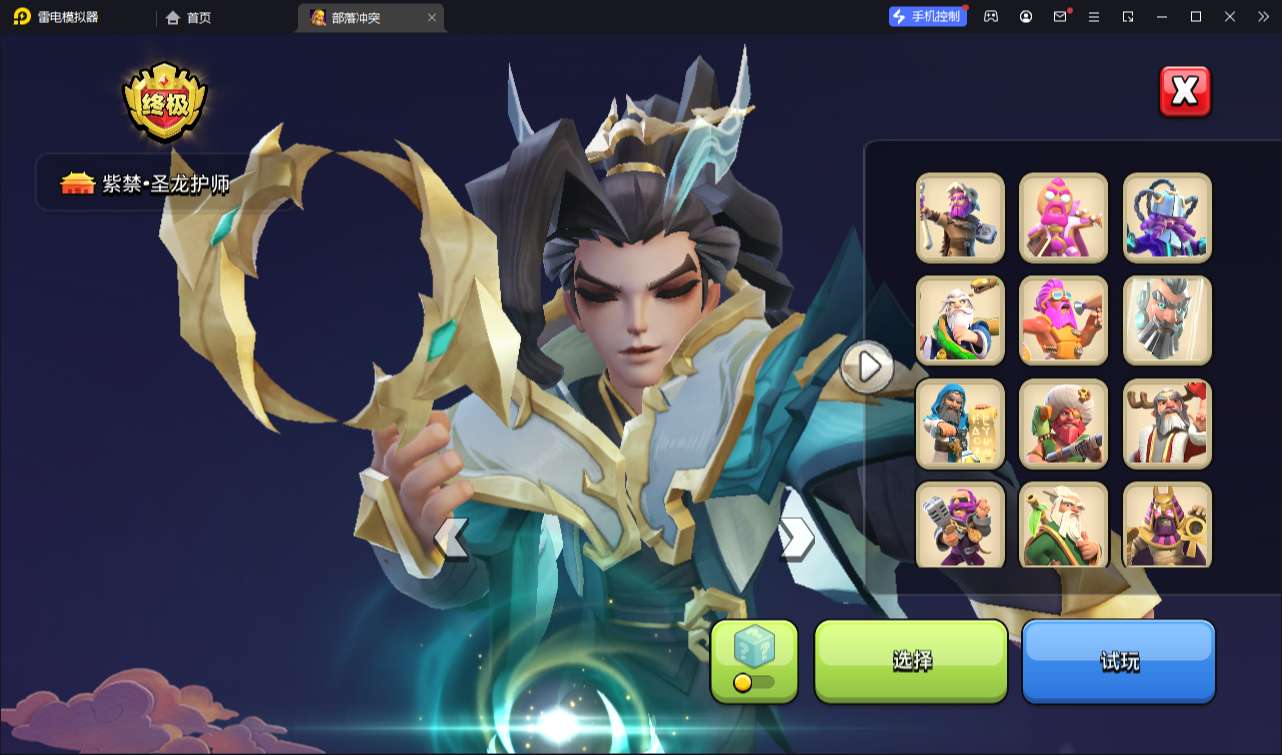
Task: Show the previous skin with the left arrow
Action: point(450,539)
